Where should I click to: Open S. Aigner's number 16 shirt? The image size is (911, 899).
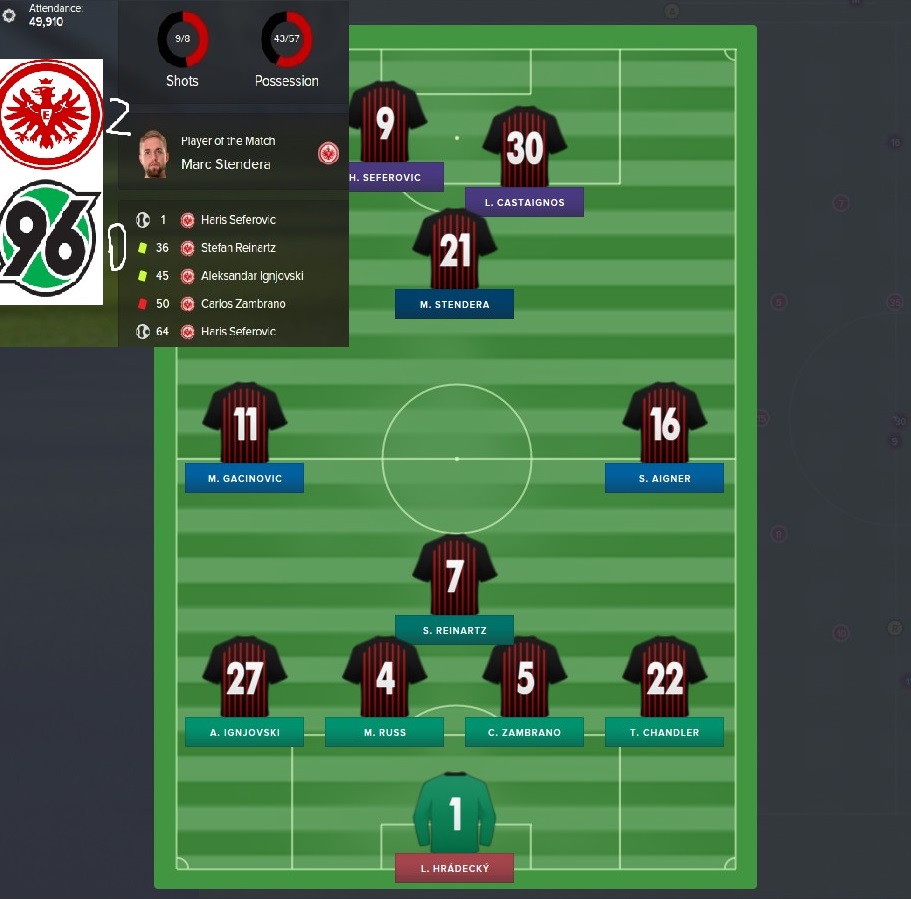click(x=664, y=425)
